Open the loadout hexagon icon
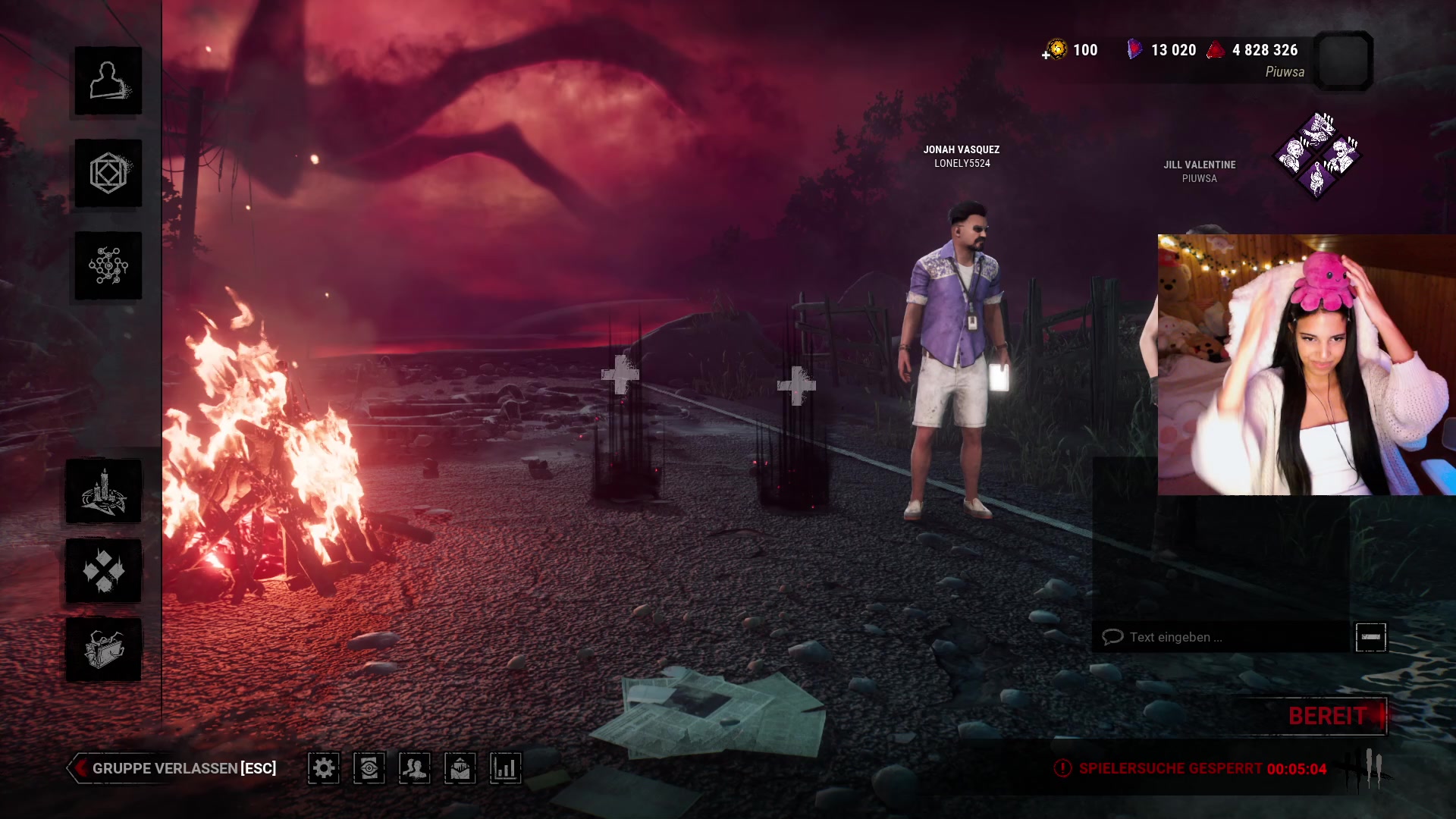The width and height of the screenshot is (1456, 819). coord(108,174)
